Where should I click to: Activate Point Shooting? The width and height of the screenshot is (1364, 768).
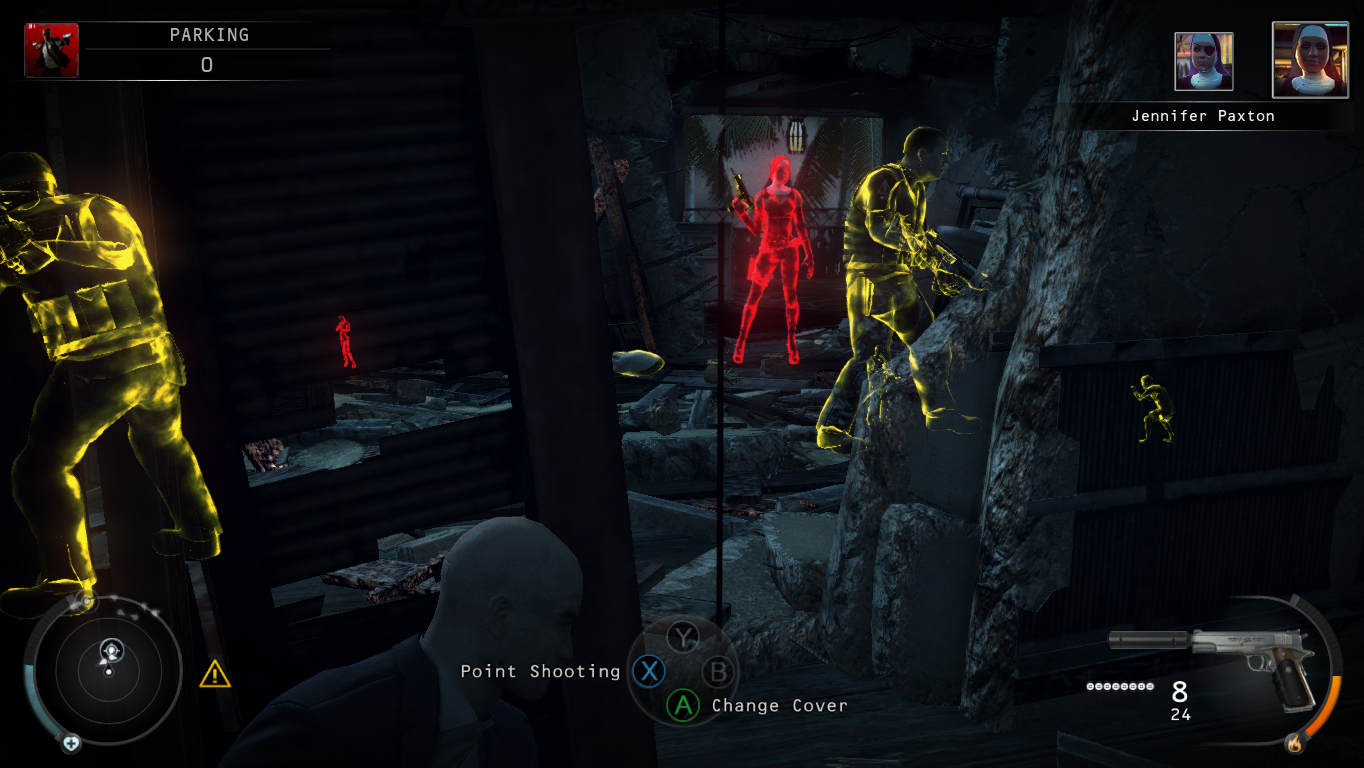coord(540,672)
